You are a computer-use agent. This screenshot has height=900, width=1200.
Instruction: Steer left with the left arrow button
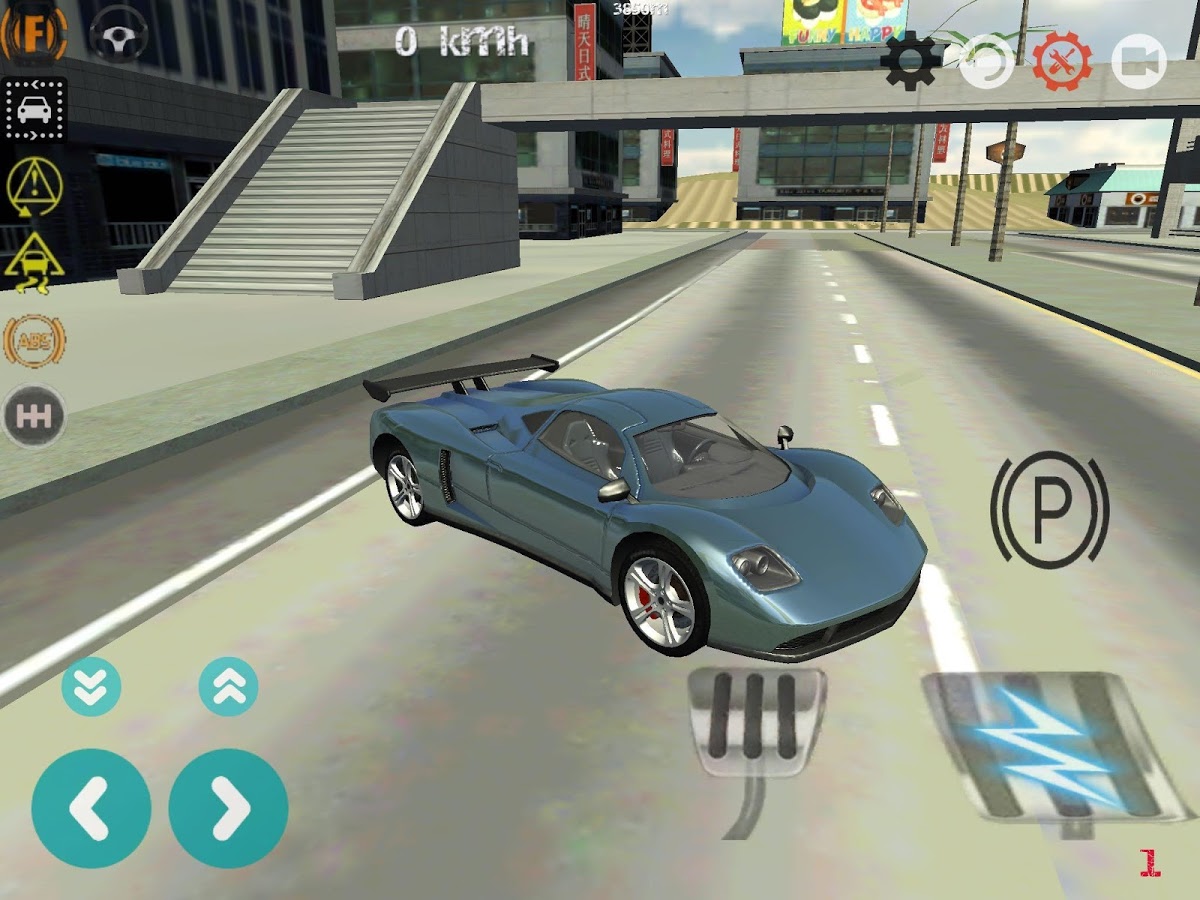point(91,808)
